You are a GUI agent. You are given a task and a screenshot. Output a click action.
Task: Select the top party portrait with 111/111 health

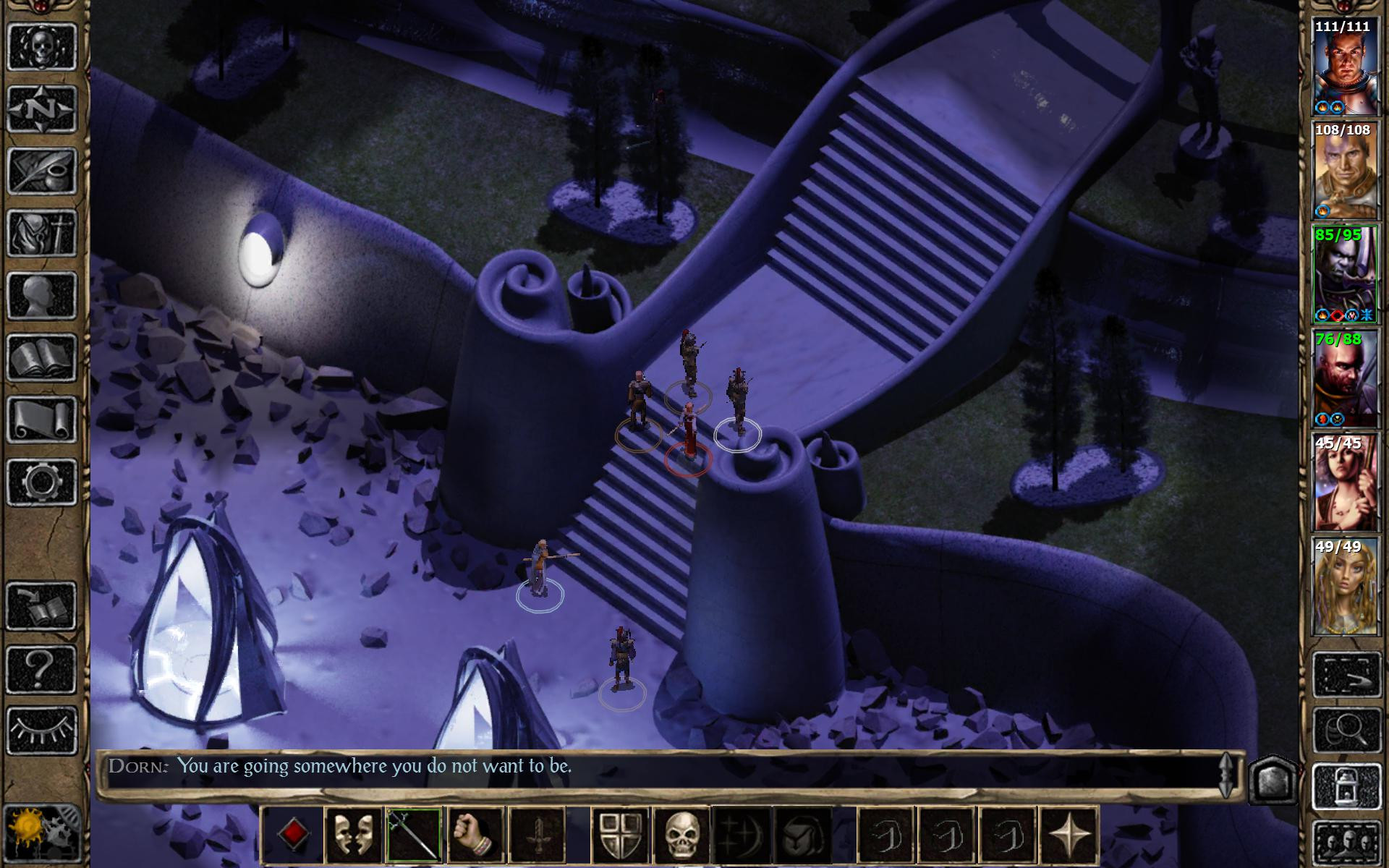point(1343,67)
